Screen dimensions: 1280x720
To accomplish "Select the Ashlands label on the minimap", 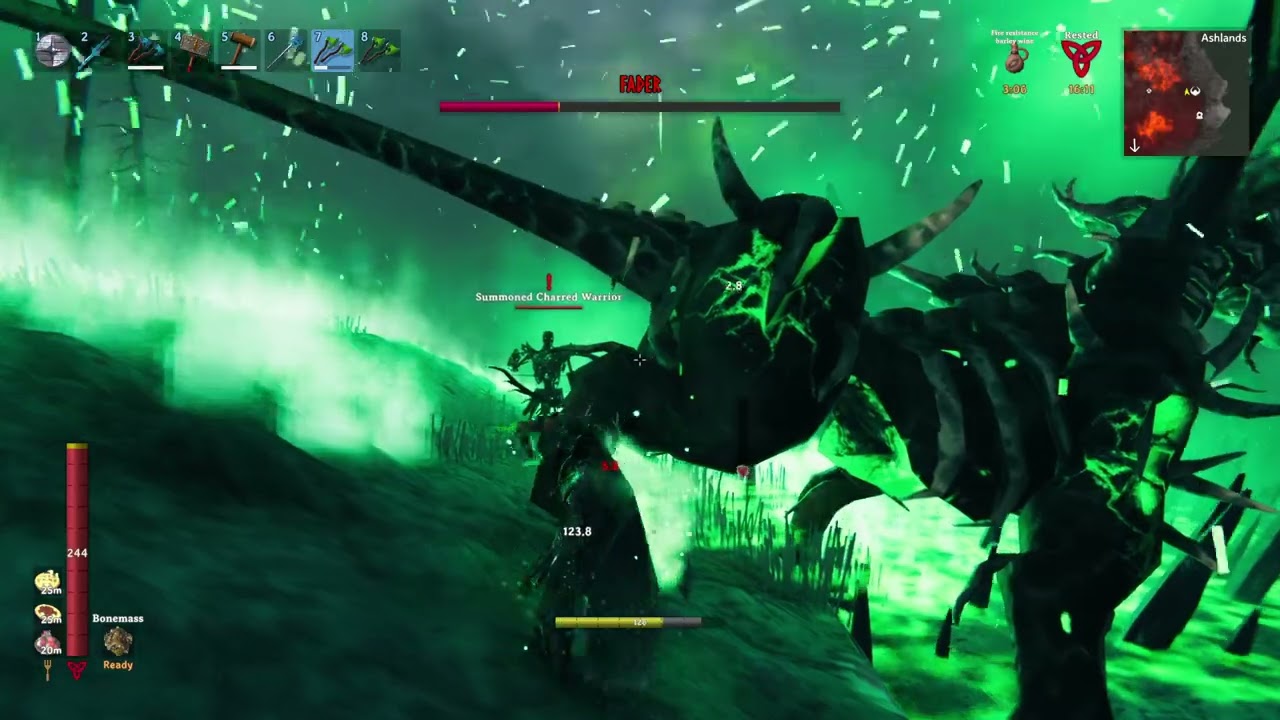I will click(1223, 38).
